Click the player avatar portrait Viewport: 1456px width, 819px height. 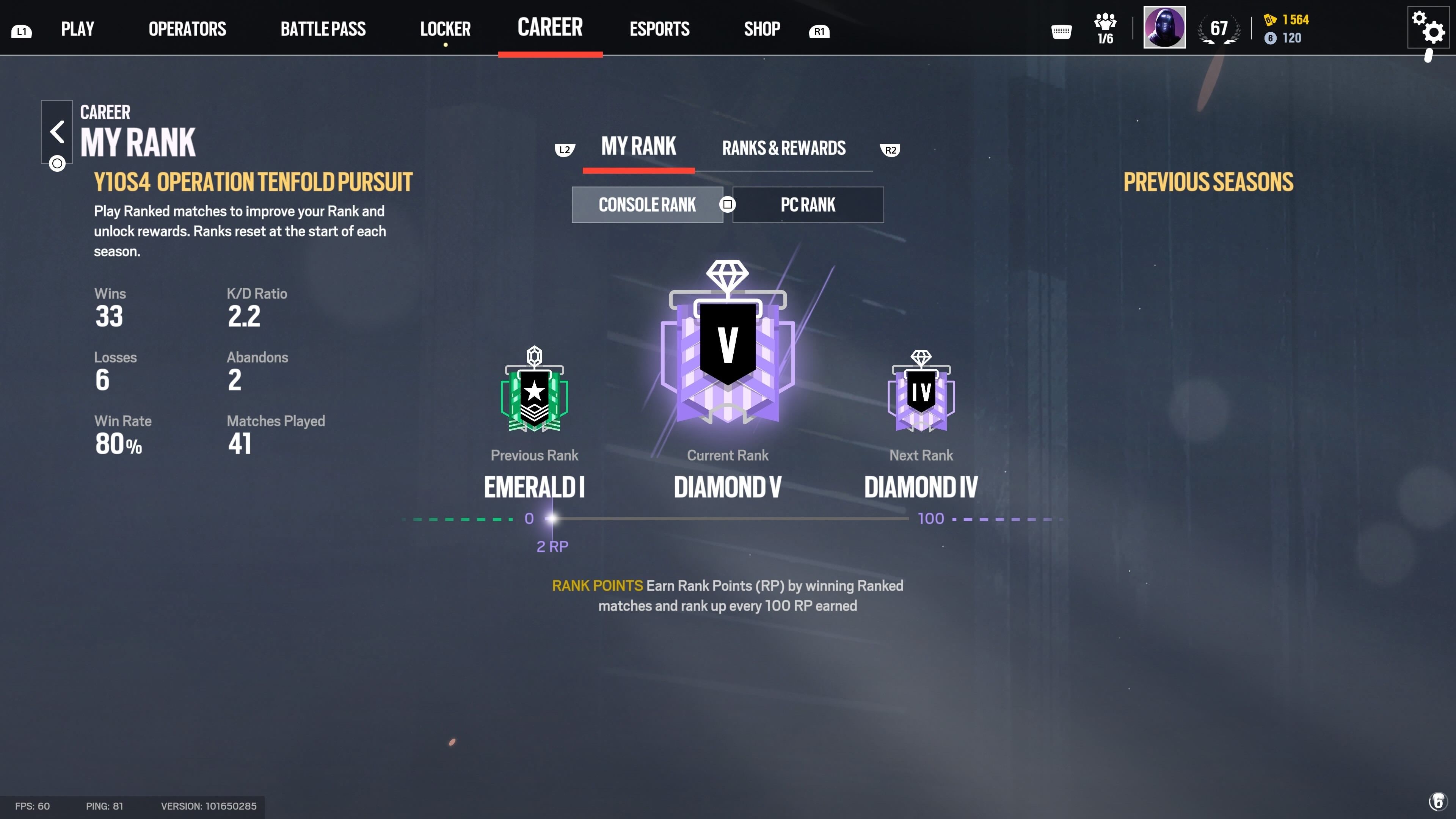(x=1164, y=27)
